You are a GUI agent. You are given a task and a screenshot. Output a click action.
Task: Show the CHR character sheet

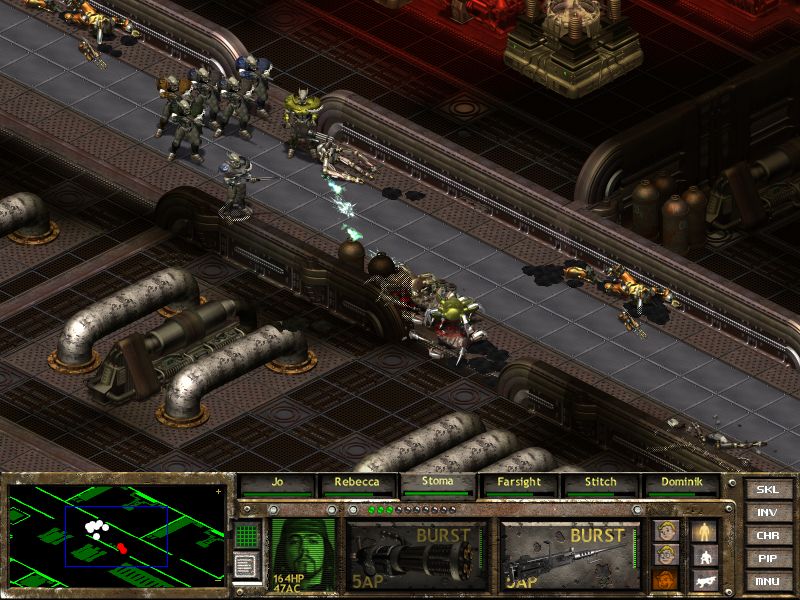[767, 536]
